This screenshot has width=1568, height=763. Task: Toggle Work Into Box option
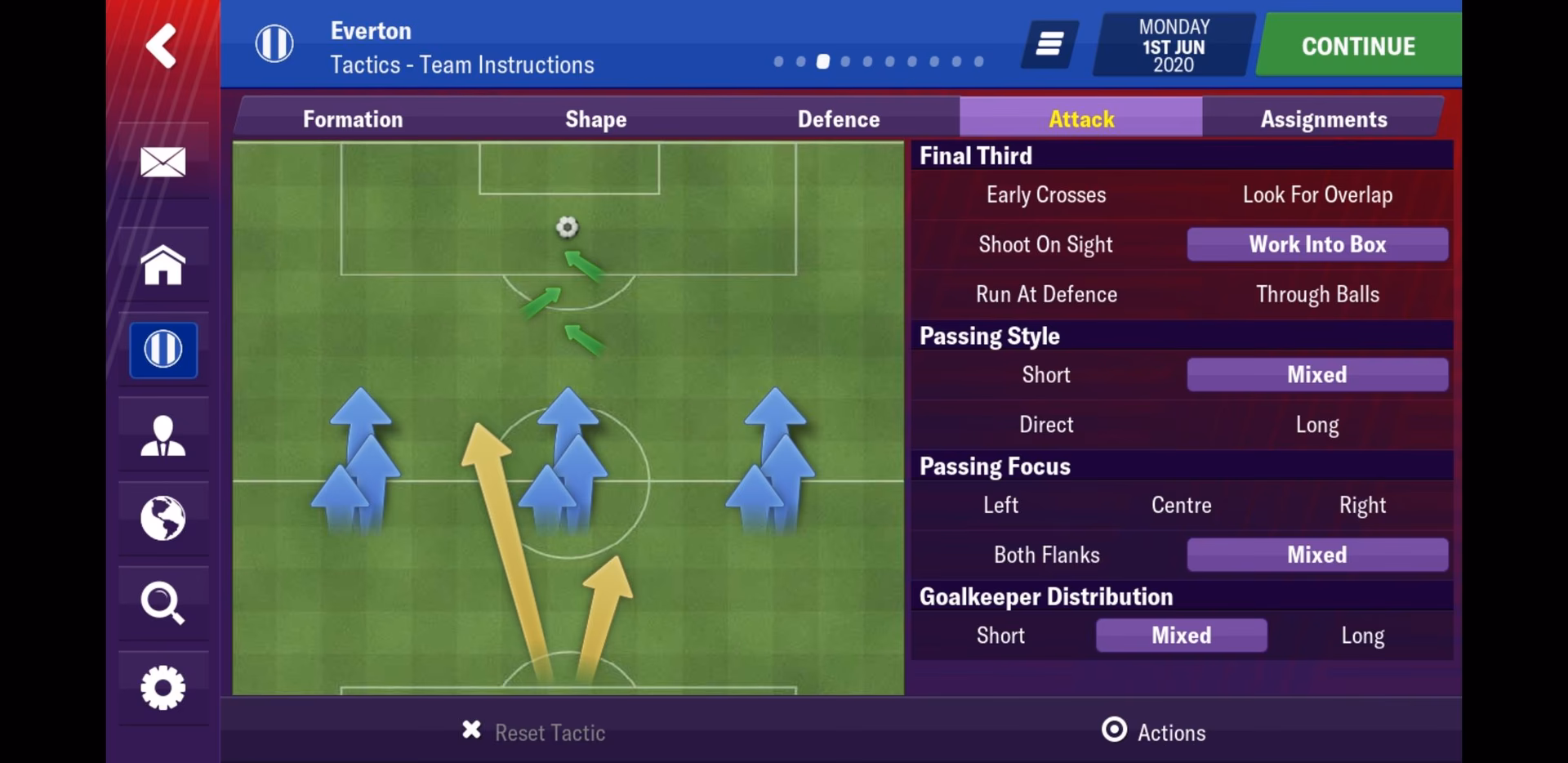point(1316,244)
